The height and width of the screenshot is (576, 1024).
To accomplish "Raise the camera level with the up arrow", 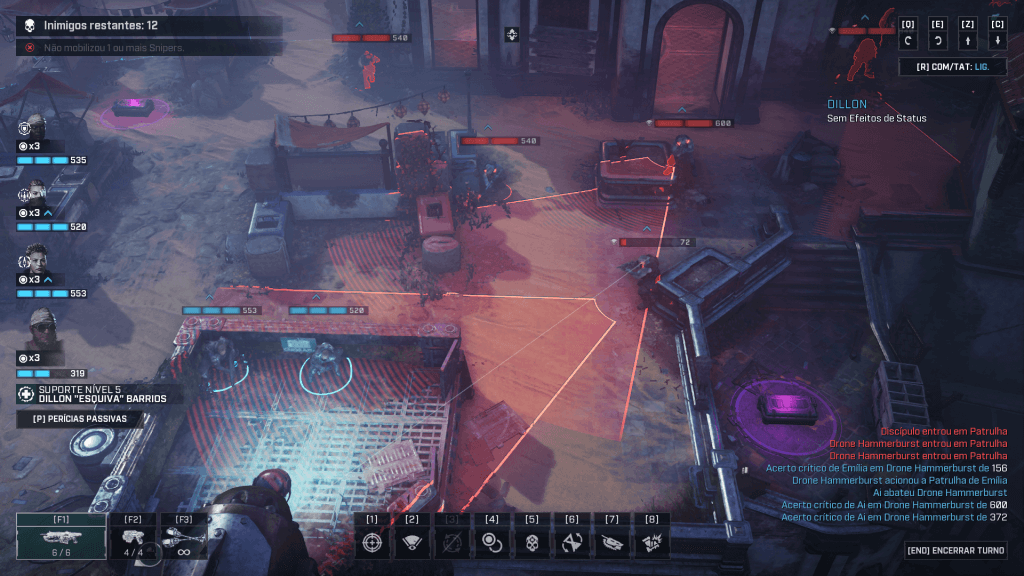I will (968, 41).
